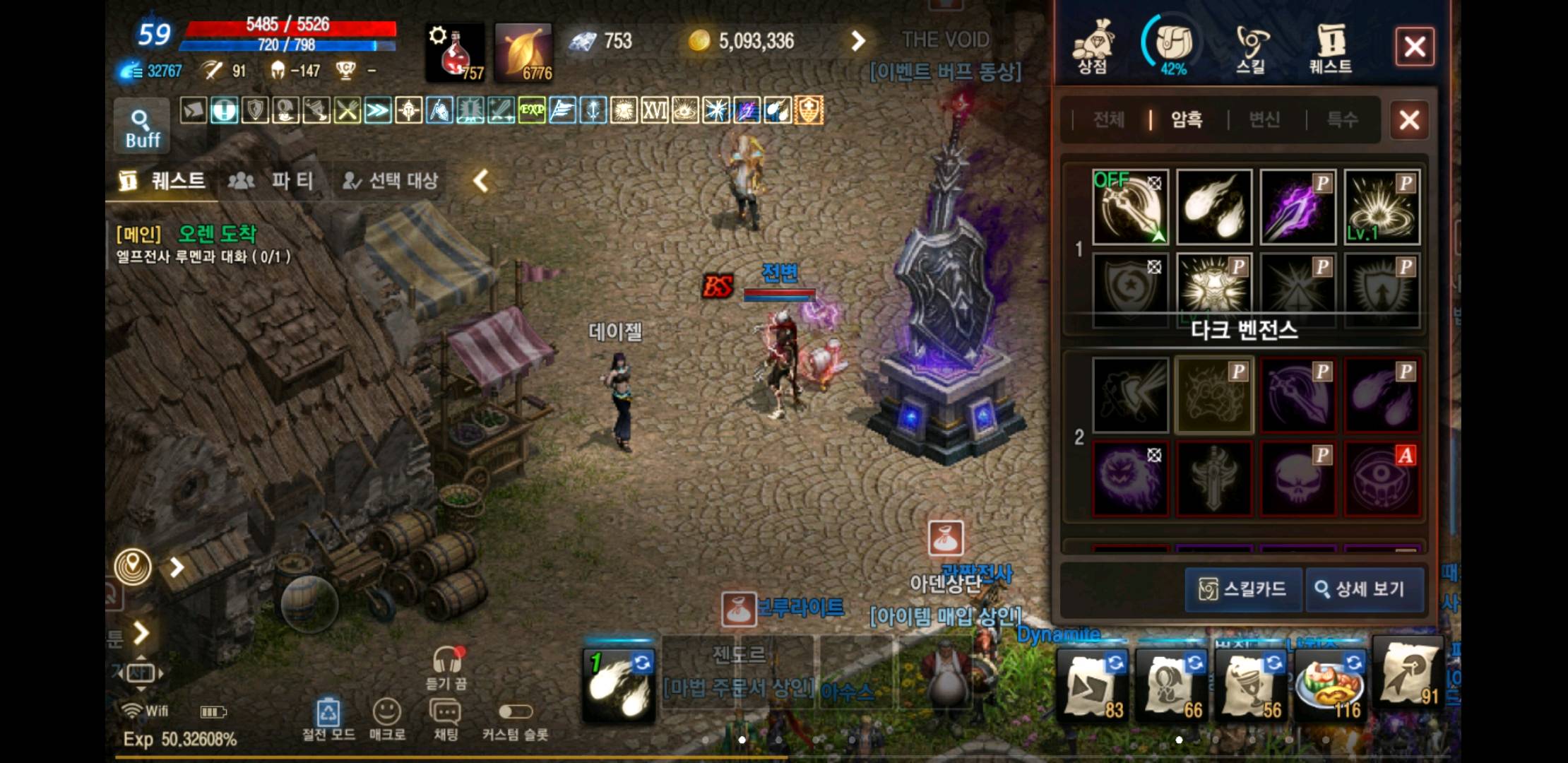Open the 특수 skill tab

click(x=1342, y=119)
